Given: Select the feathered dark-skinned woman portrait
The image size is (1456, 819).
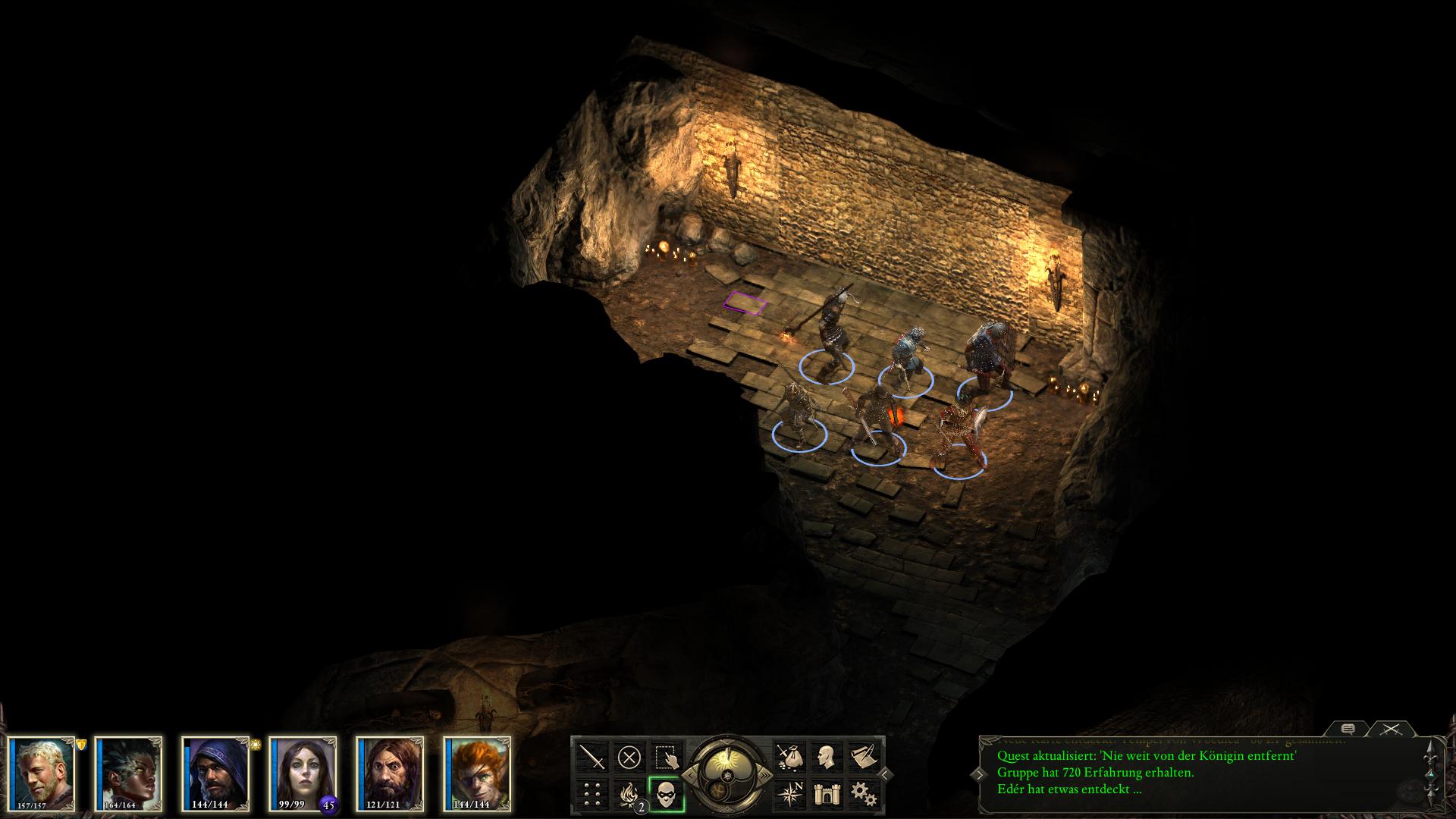Looking at the screenshot, I should click(128, 773).
